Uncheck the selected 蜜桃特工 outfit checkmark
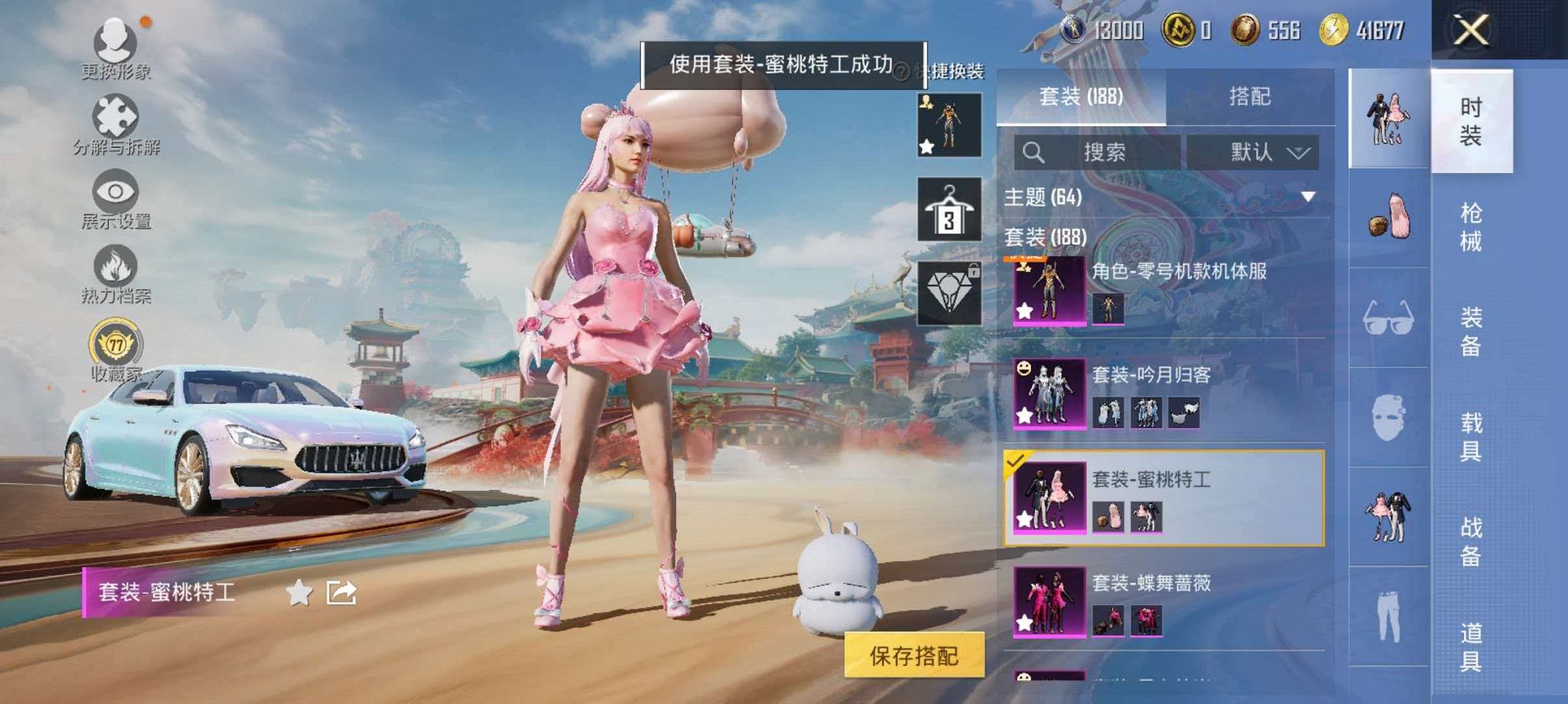The image size is (1568, 704). click(1016, 462)
